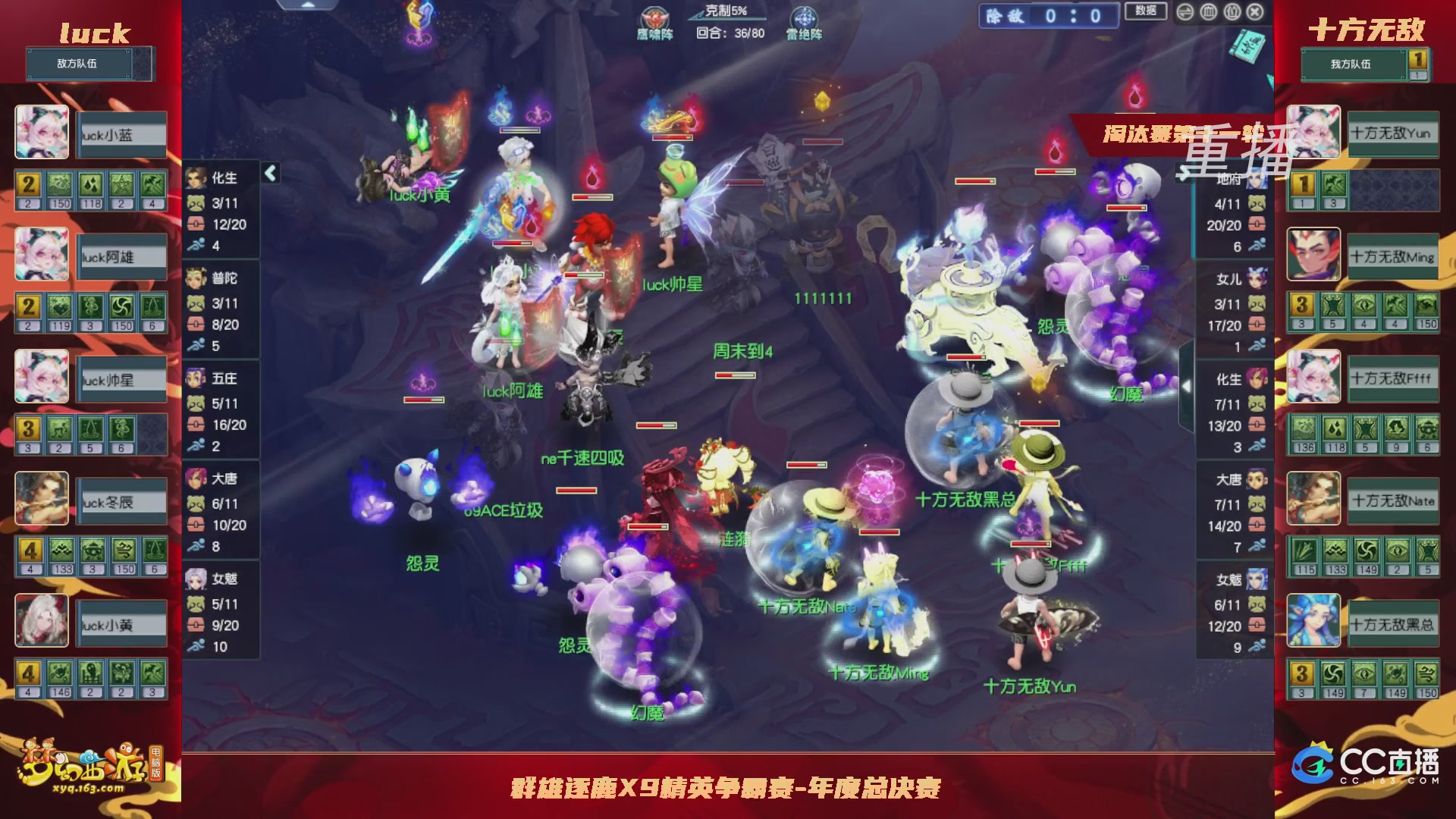Click luck小蓝's avatar portrait
1456x819 pixels.
click(x=42, y=133)
